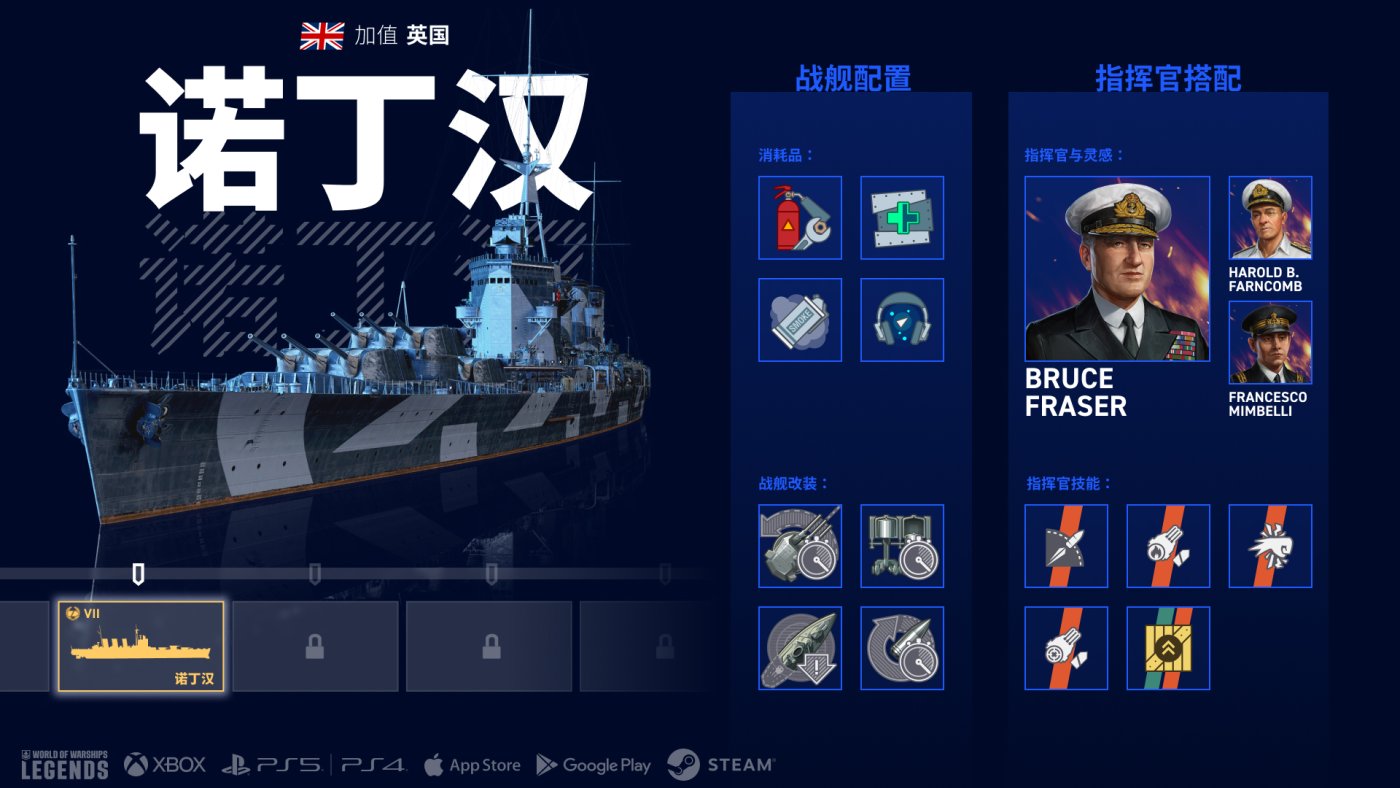Open the App Store link
The height and width of the screenshot is (788, 1400).
tap(472, 765)
